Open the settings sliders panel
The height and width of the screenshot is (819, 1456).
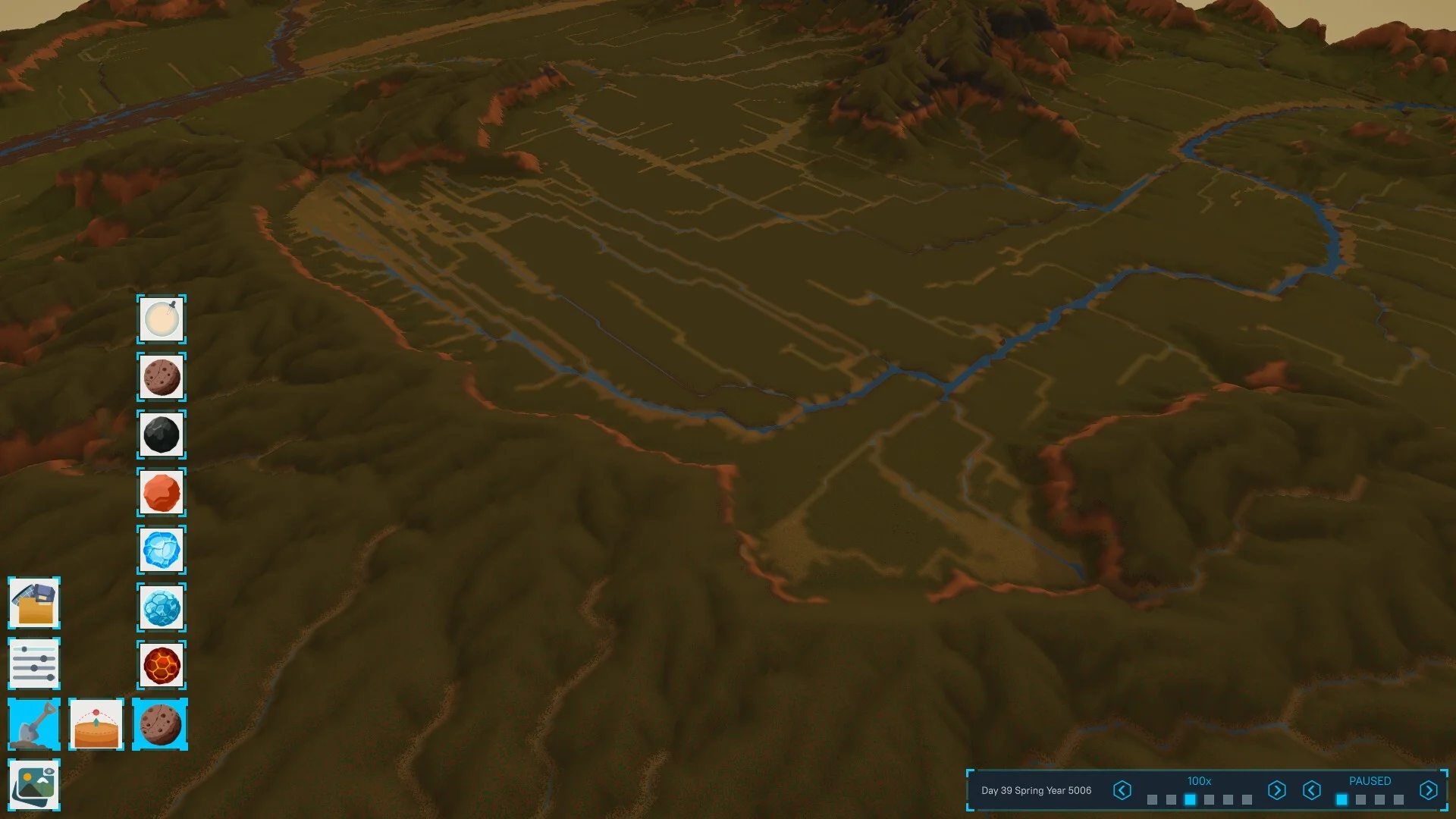34,664
